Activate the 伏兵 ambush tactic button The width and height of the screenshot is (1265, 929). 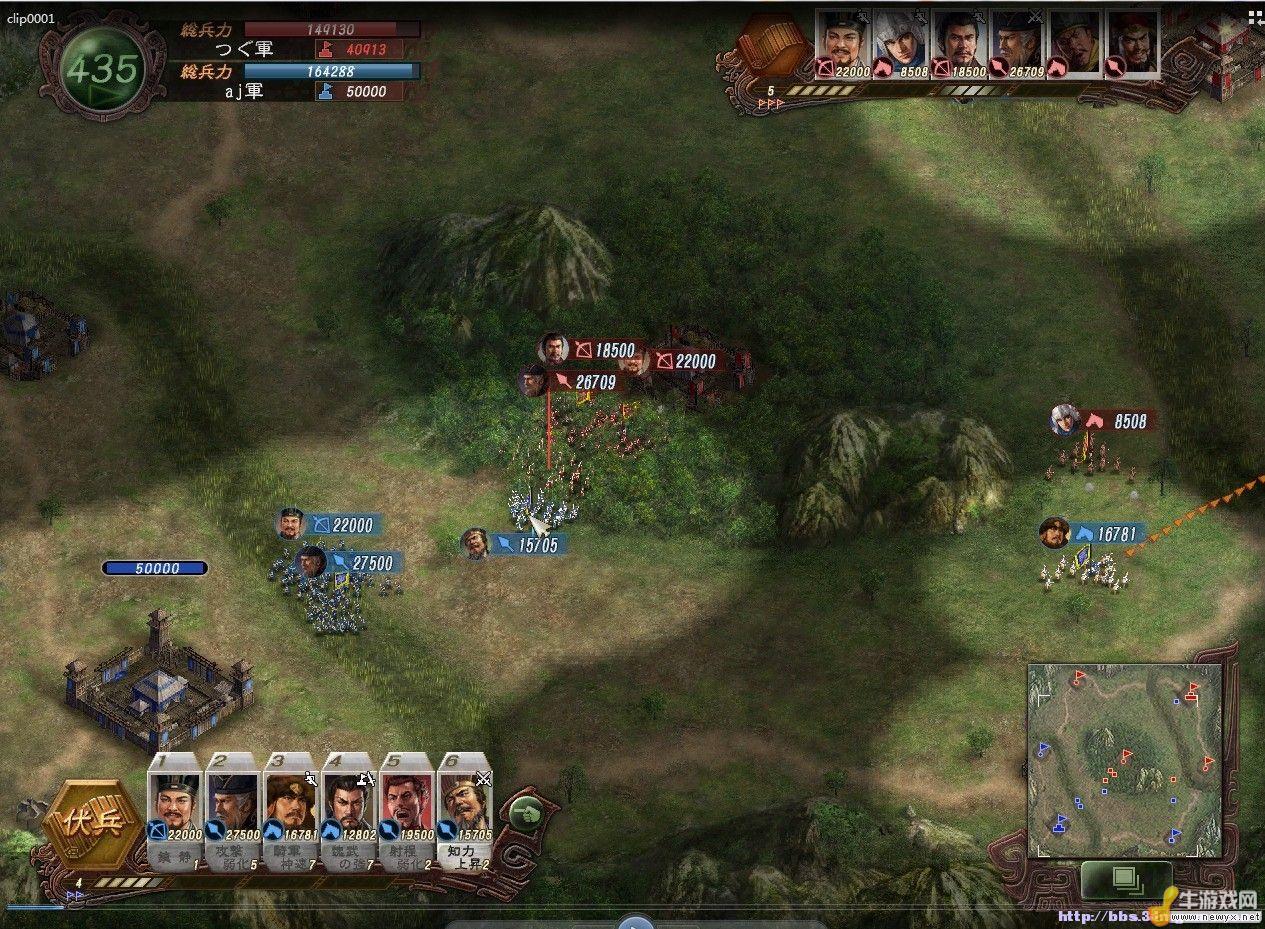83,823
